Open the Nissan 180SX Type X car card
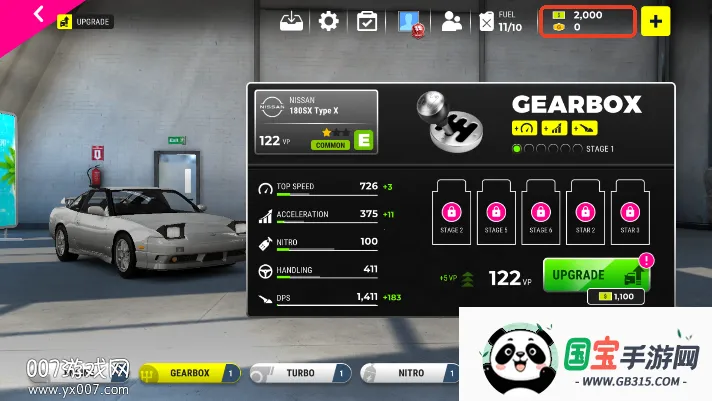 coord(316,122)
